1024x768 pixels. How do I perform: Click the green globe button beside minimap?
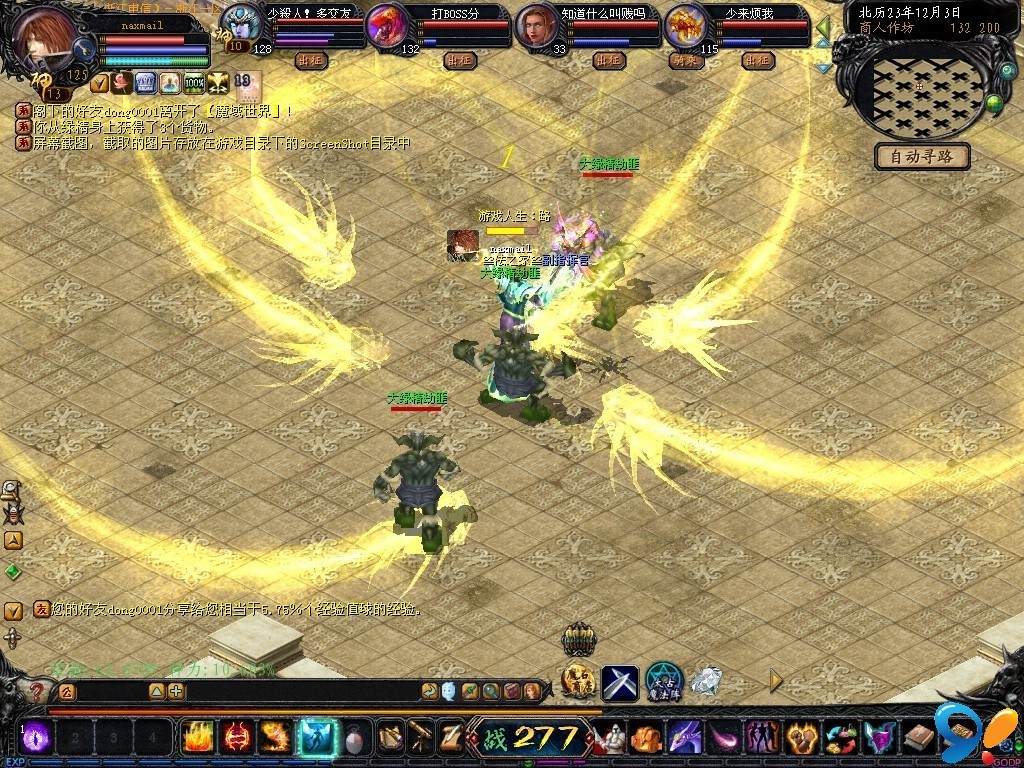coord(994,101)
